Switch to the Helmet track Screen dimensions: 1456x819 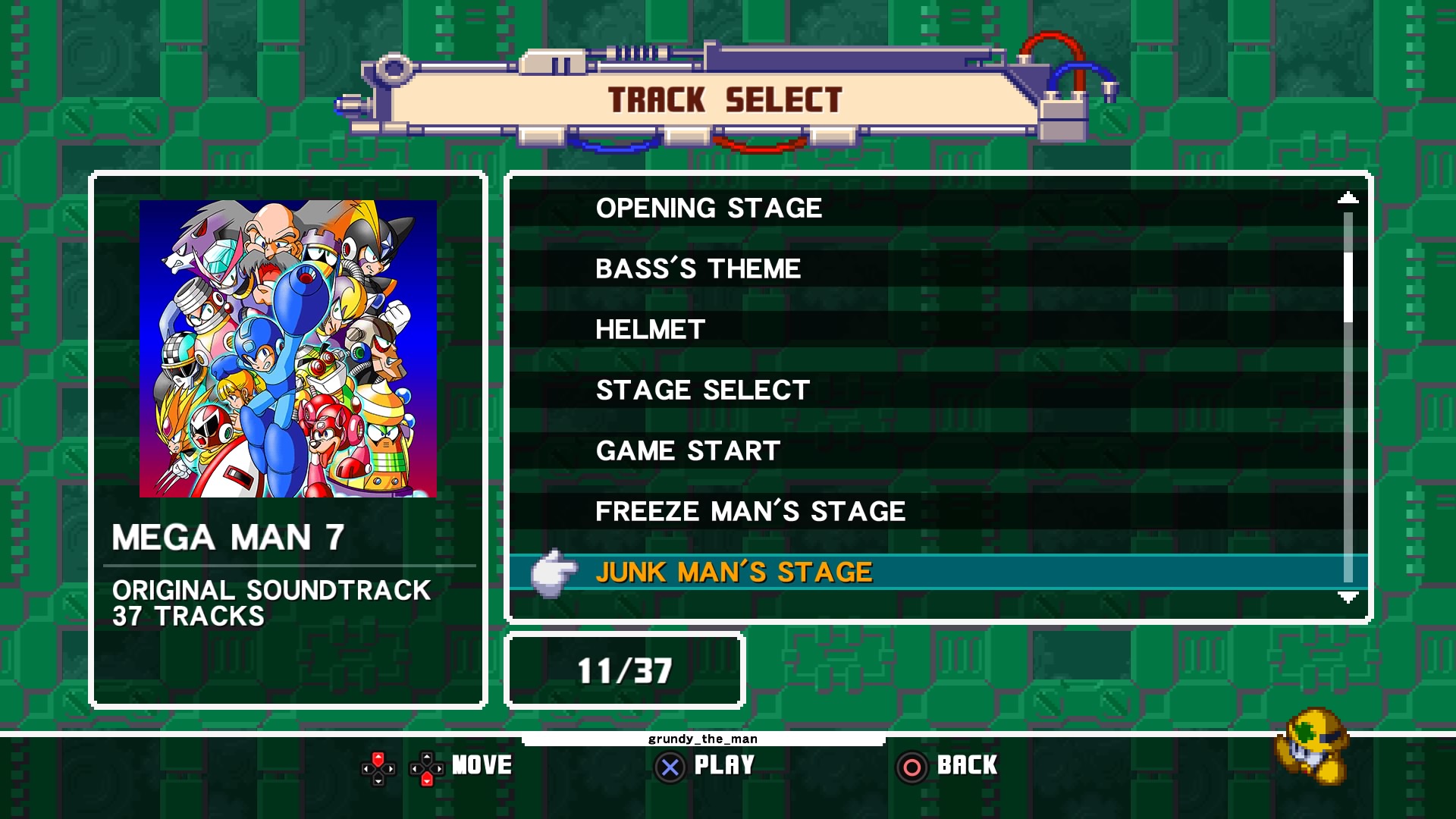click(650, 329)
